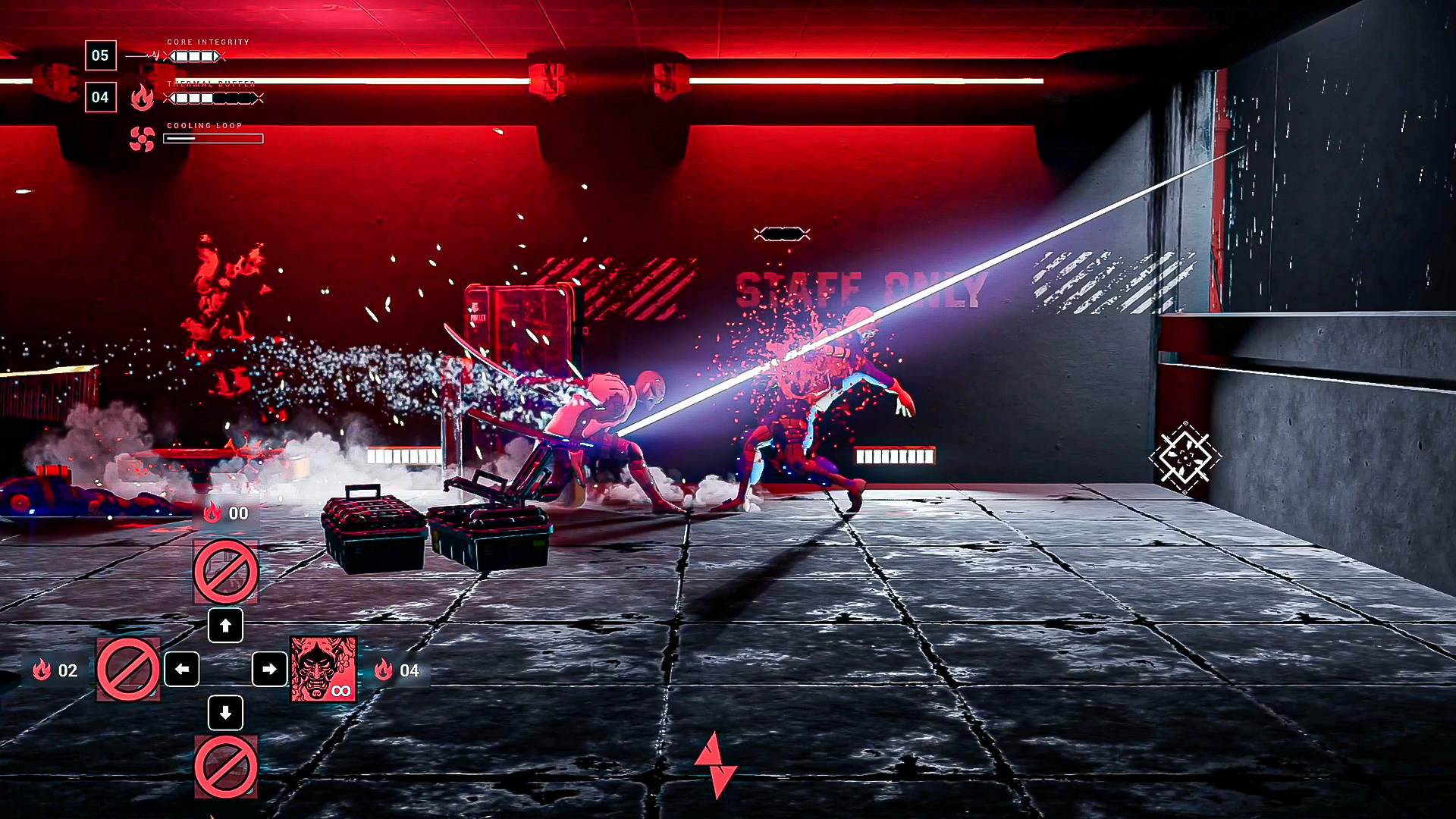Viewport: 1456px width, 819px height.
Task: Click the prohibition symbol left of the left arrow
Action: 127,670
